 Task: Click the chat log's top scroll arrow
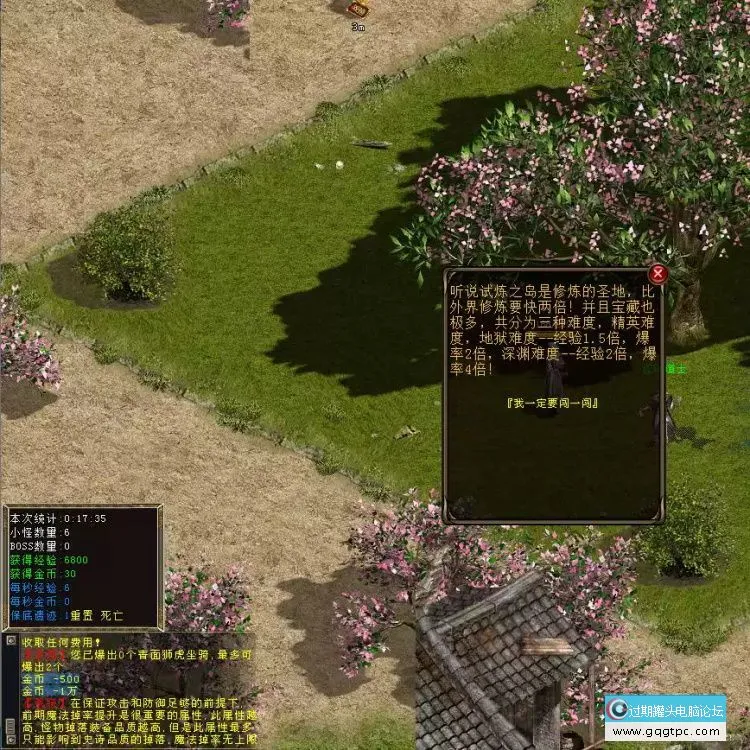pyautogui.click(x=9, y=641)
